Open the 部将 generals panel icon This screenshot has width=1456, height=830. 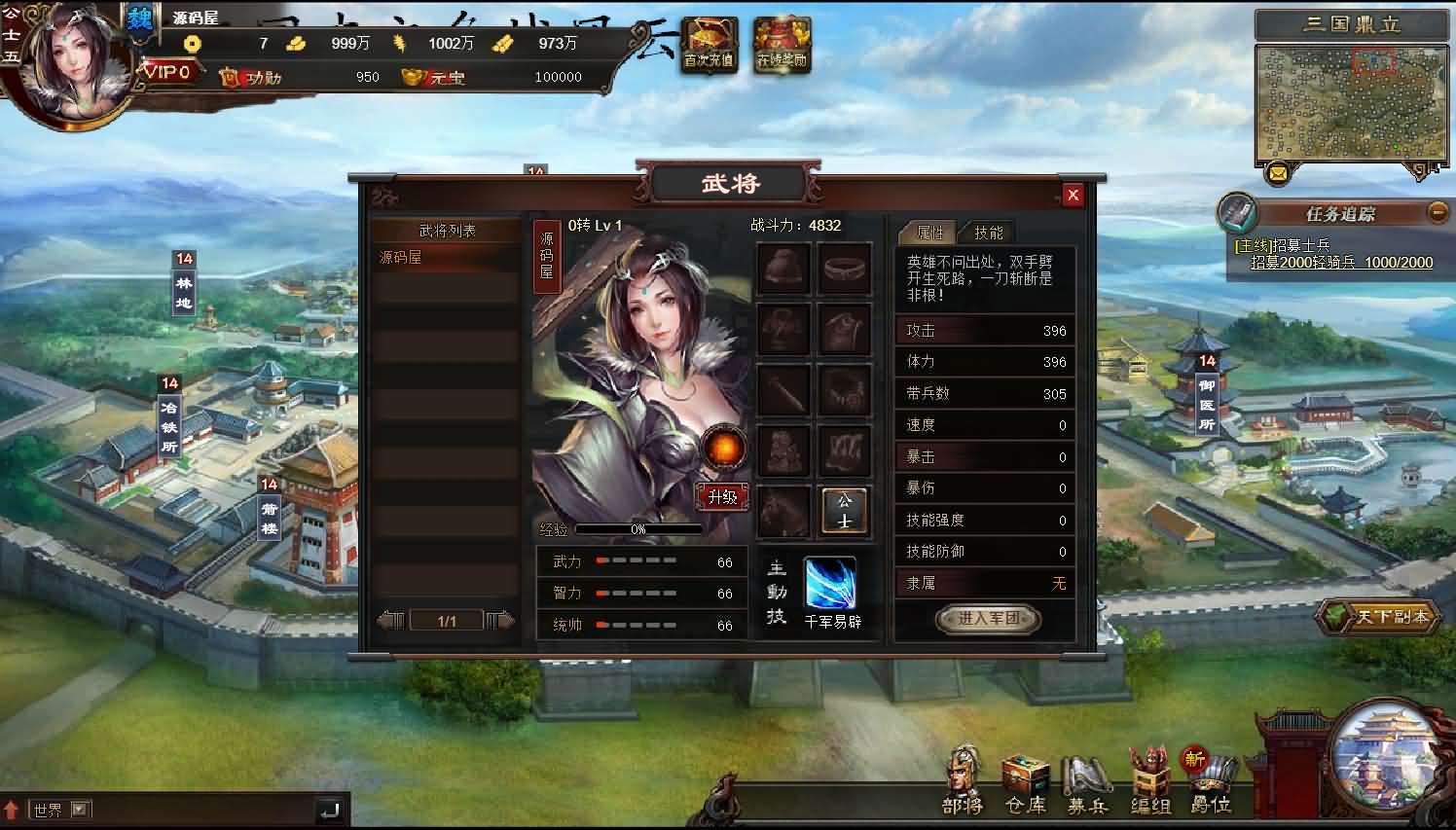962,774
